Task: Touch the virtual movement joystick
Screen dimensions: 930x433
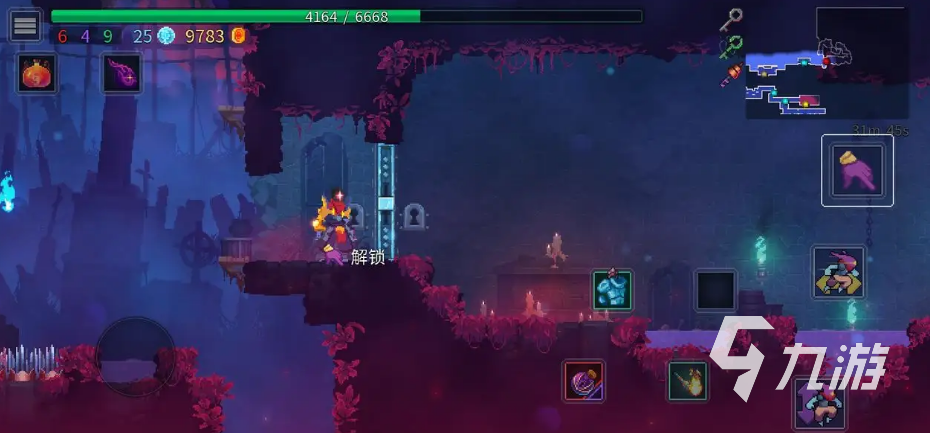Action: pos(135,357)
